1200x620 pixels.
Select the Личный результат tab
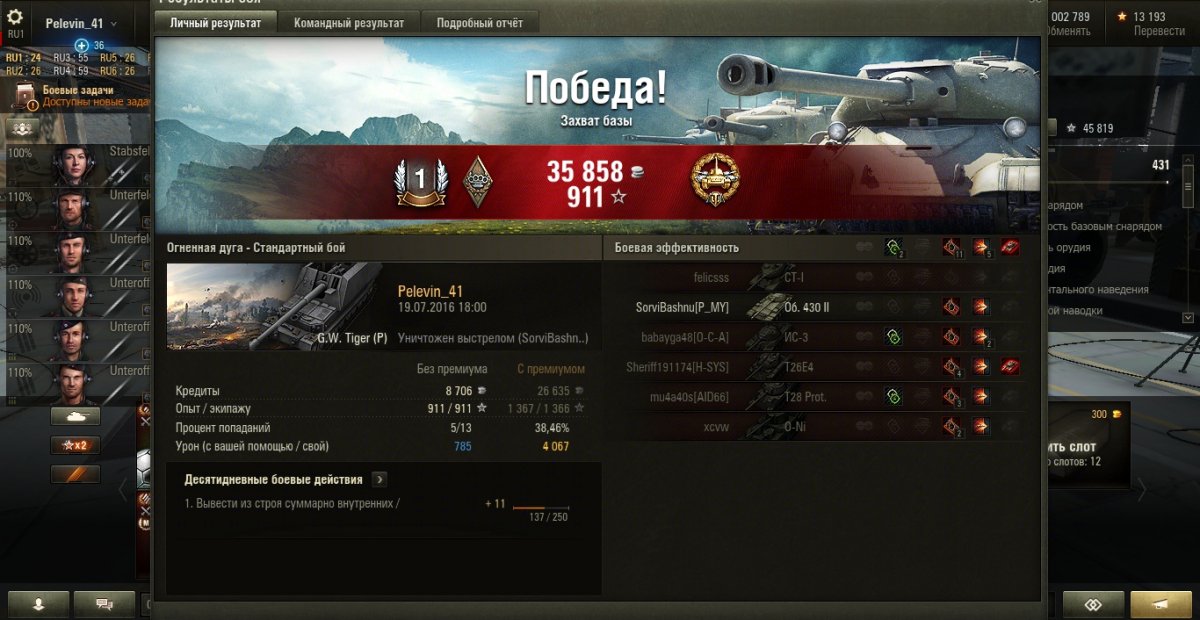click(216, 23)
